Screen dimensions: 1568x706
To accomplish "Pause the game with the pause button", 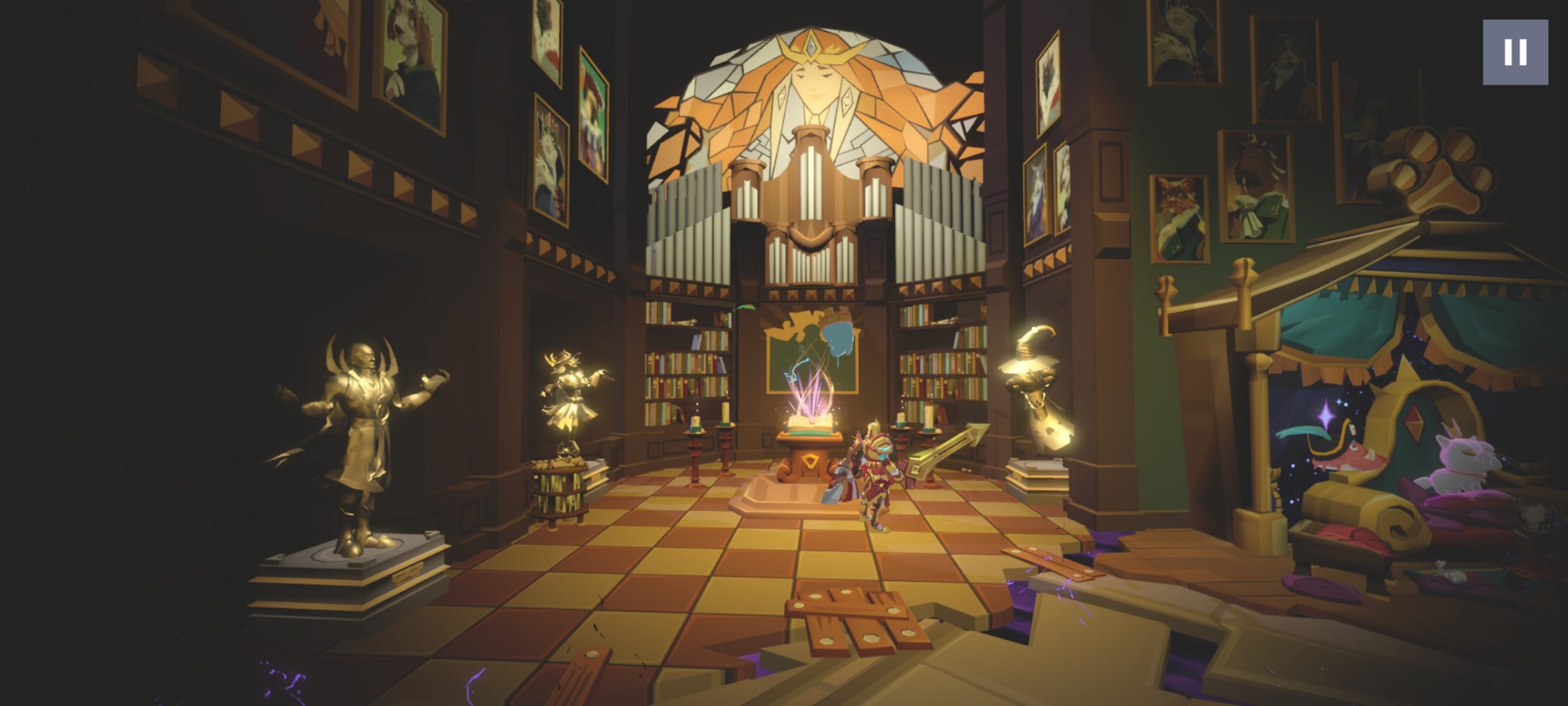I will 1515,52.
